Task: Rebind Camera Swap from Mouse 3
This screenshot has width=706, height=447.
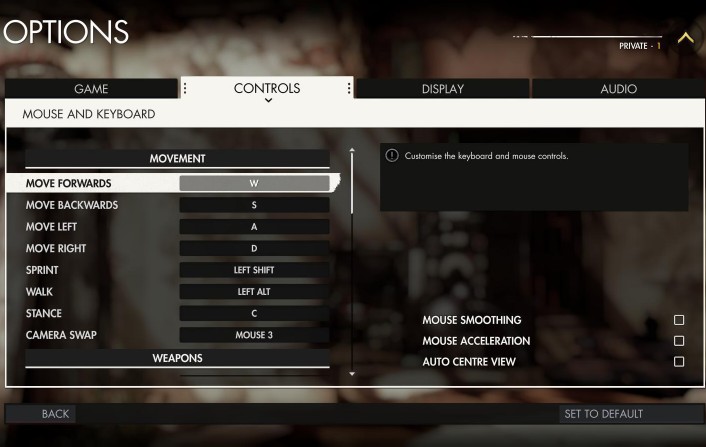Action: (x=254, y=335)
